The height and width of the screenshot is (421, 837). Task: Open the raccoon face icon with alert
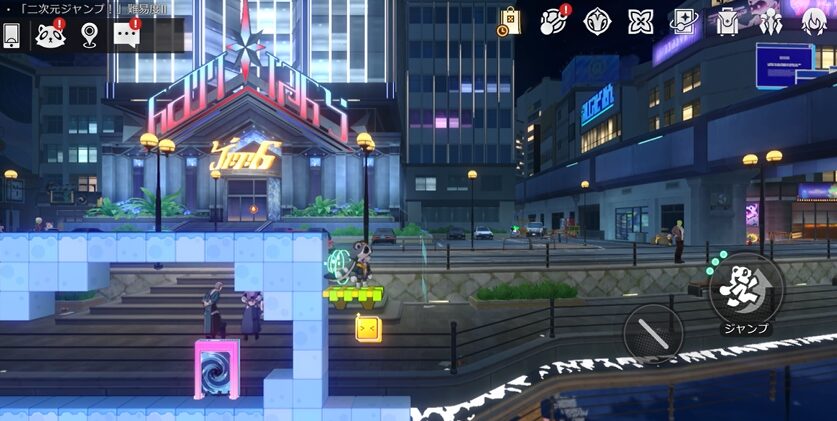pos(49,35)
